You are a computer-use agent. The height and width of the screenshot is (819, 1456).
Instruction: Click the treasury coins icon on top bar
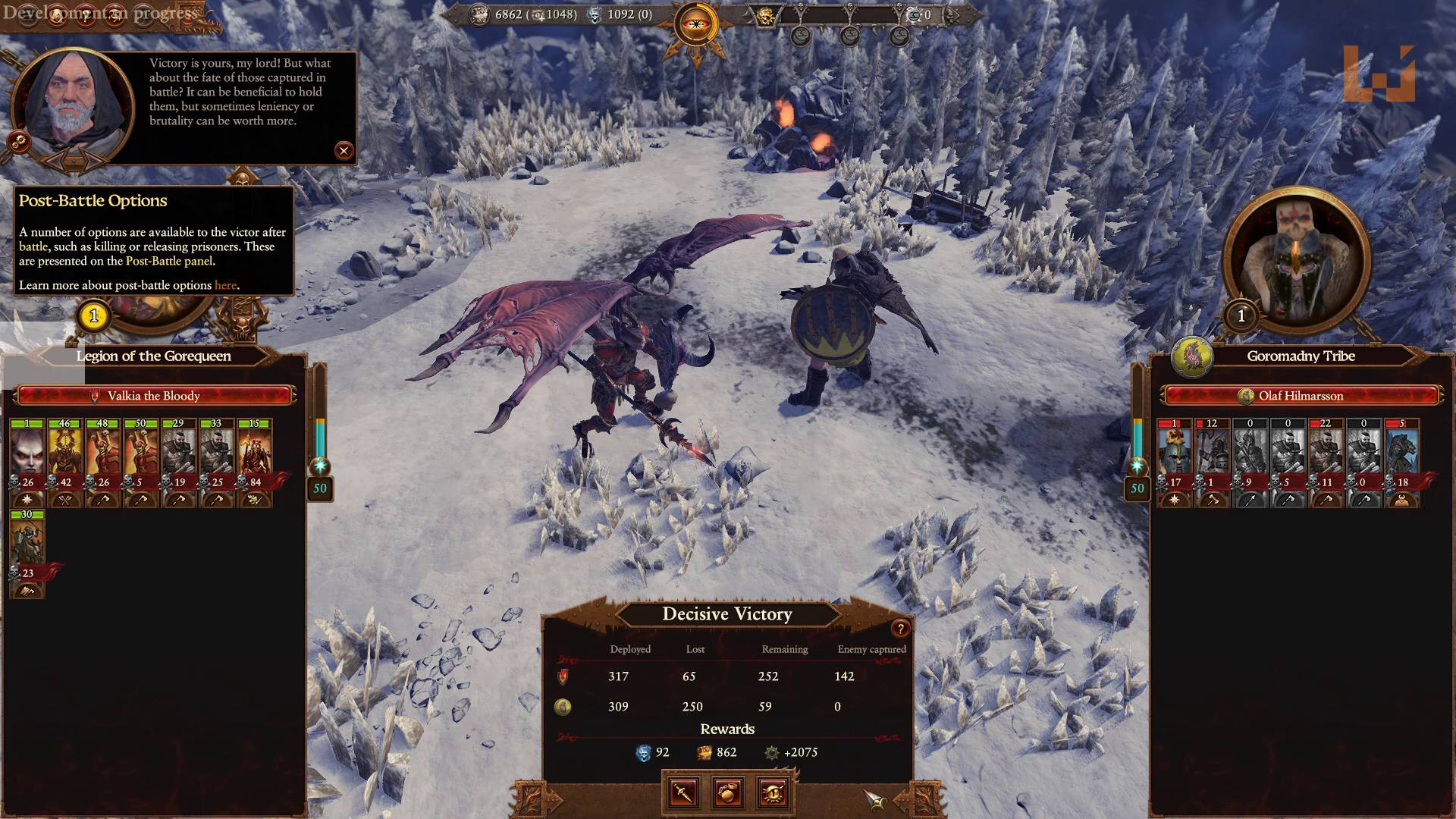point(480,14)
